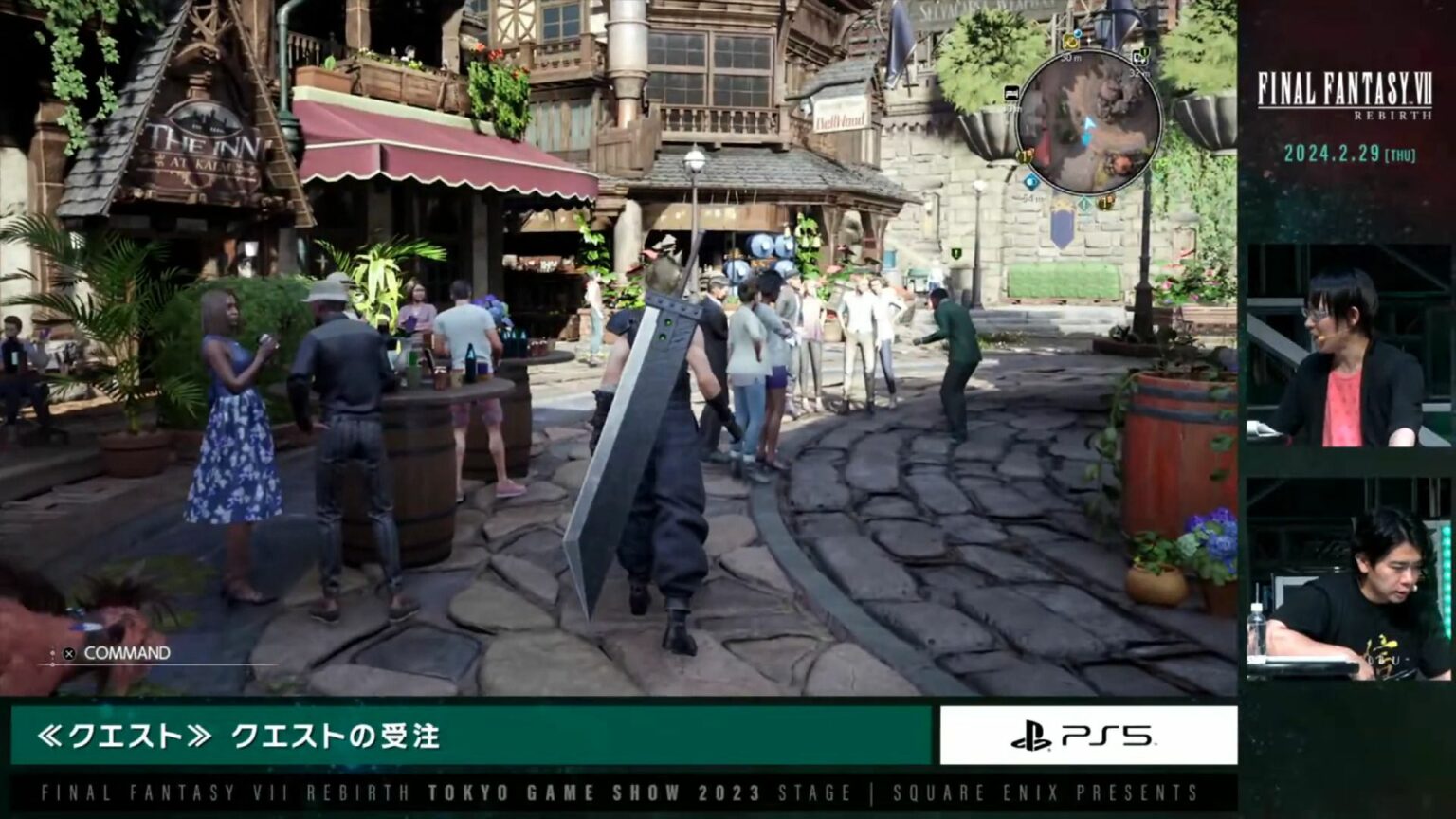Toggle the COMMAND prompt open
Image resolution: width=1456 pixels, height=819 pixels.
tap(111, 653)
